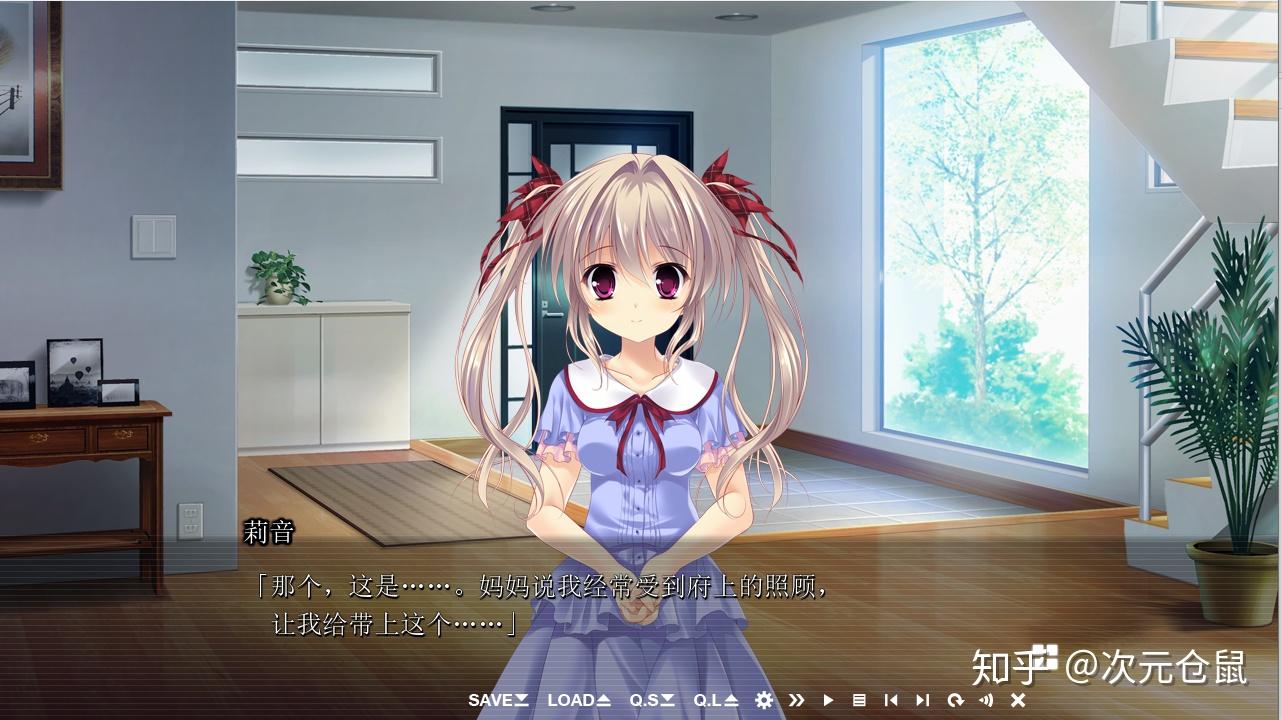Advance using the next-scene icon
1282x720 pixels.
coord(922,701)
